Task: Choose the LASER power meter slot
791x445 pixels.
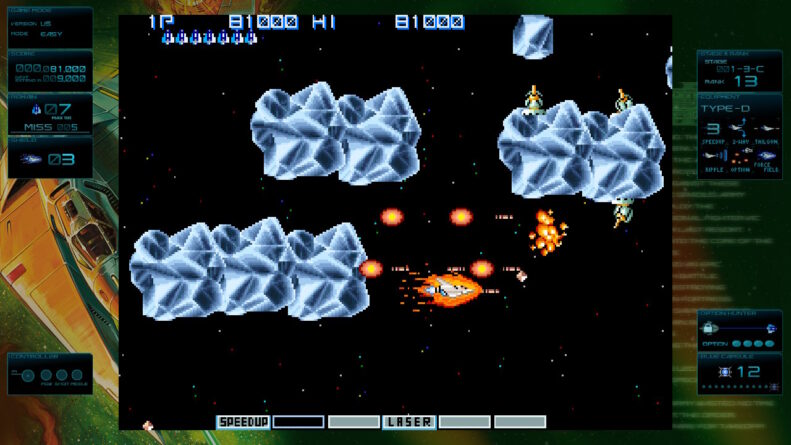Action: (x=409, y=422)
